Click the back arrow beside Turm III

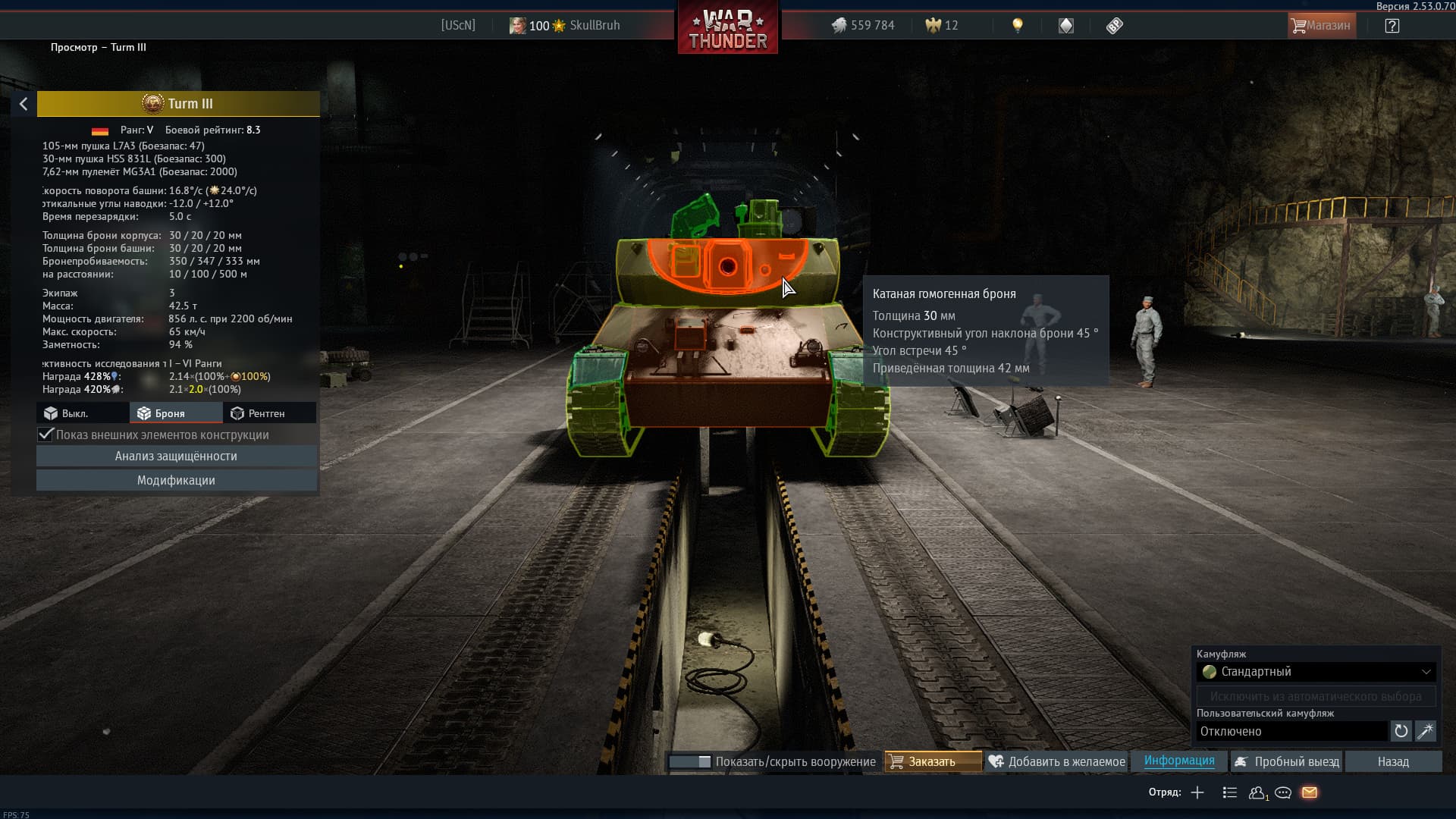24,104
